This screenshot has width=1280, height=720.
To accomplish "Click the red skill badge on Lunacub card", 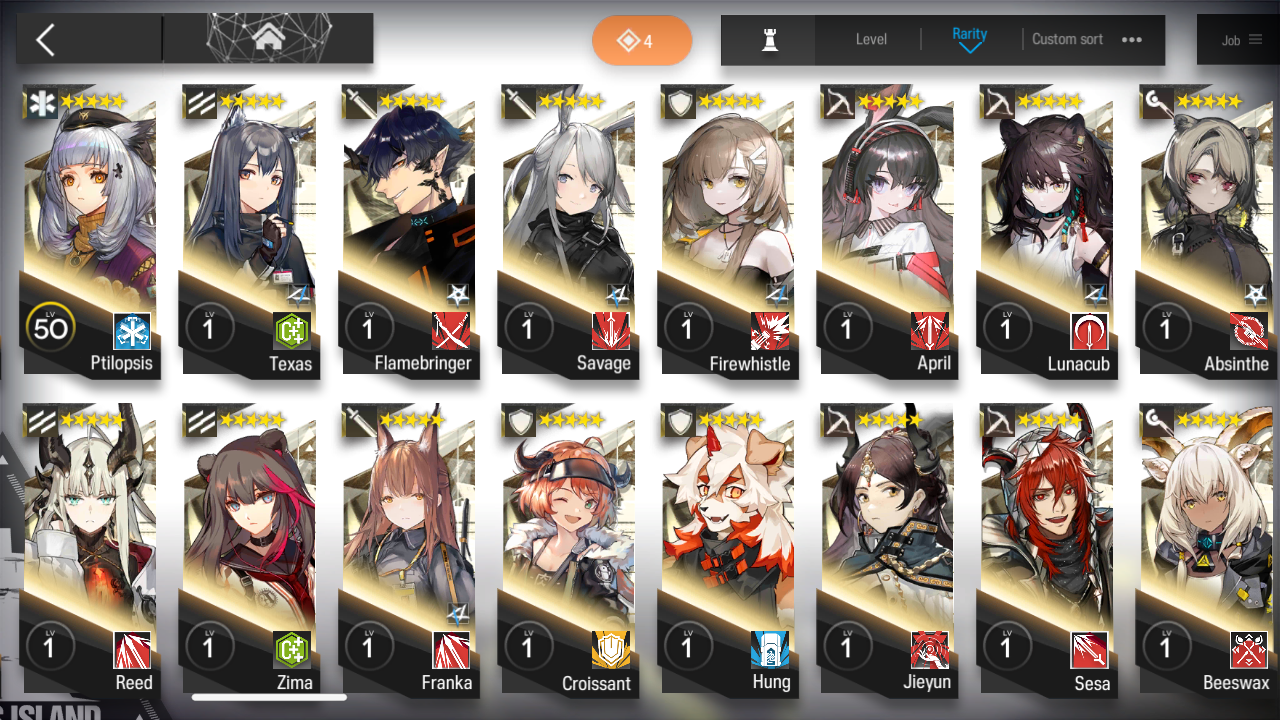I will 1089,332.
